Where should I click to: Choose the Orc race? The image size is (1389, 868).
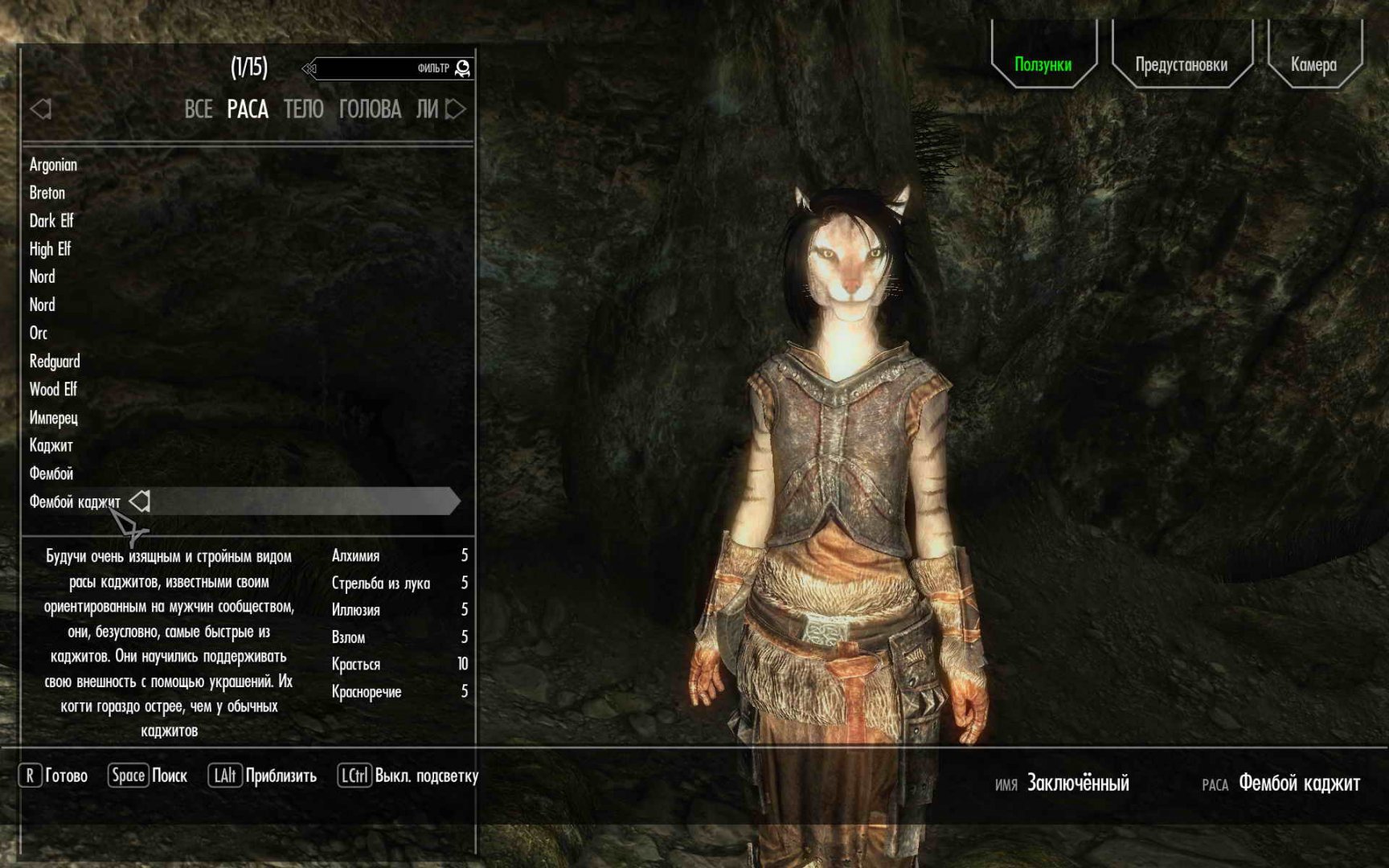tap(39, 333)
